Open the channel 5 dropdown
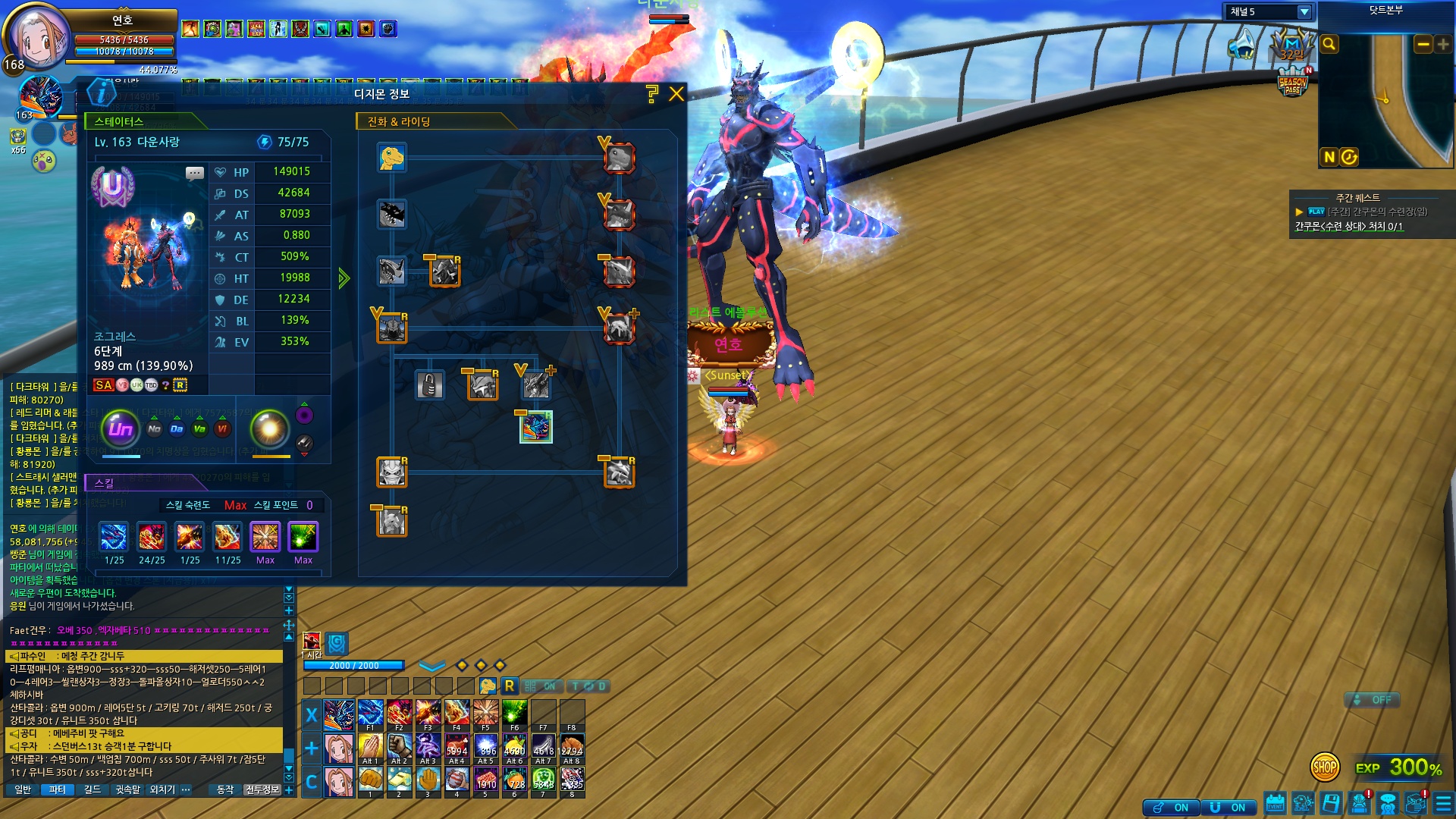Image resolution: width=1456 pixels, height=819 pixels. coord(1304,12)
